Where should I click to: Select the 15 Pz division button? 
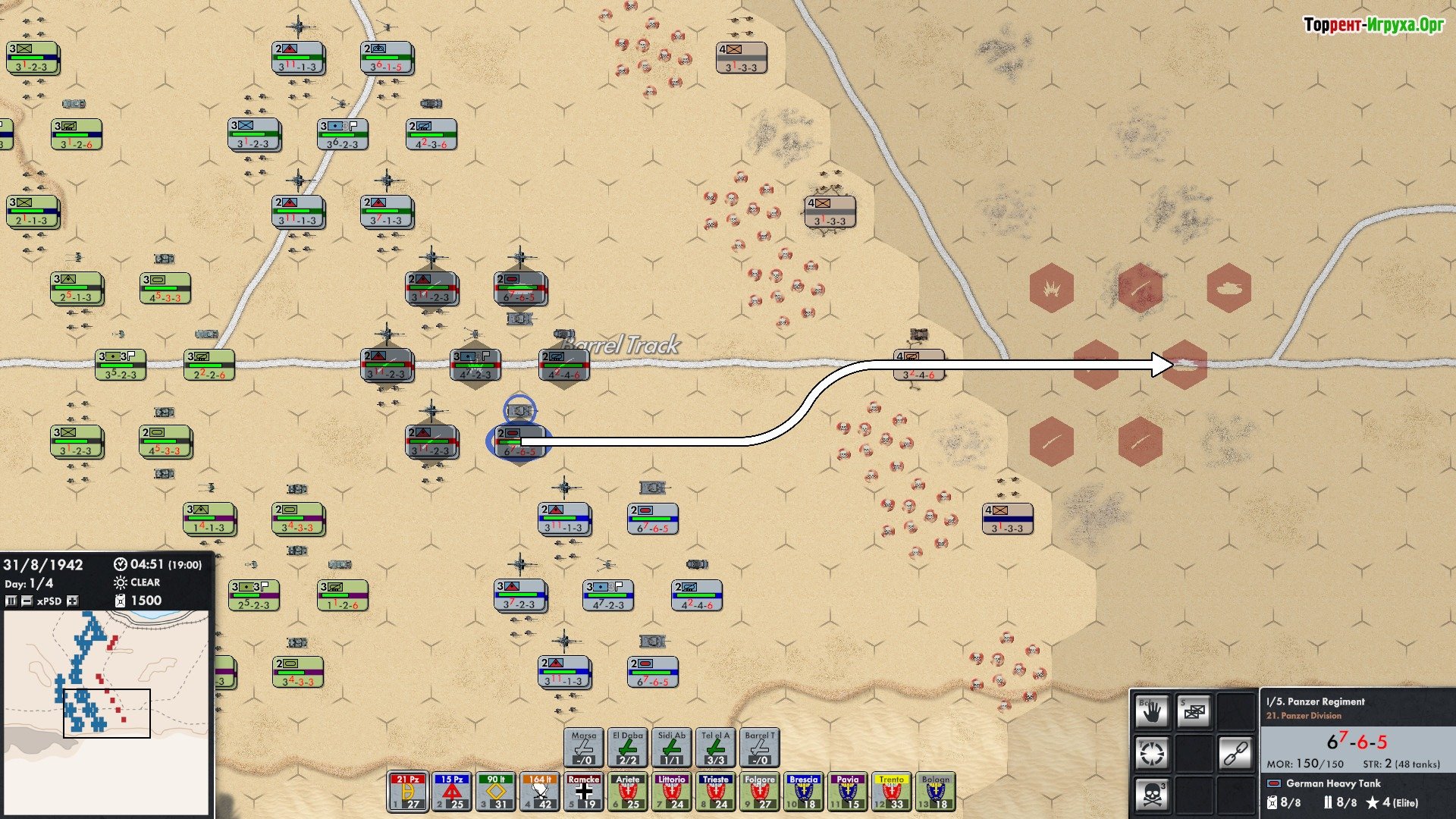[452, 792]
